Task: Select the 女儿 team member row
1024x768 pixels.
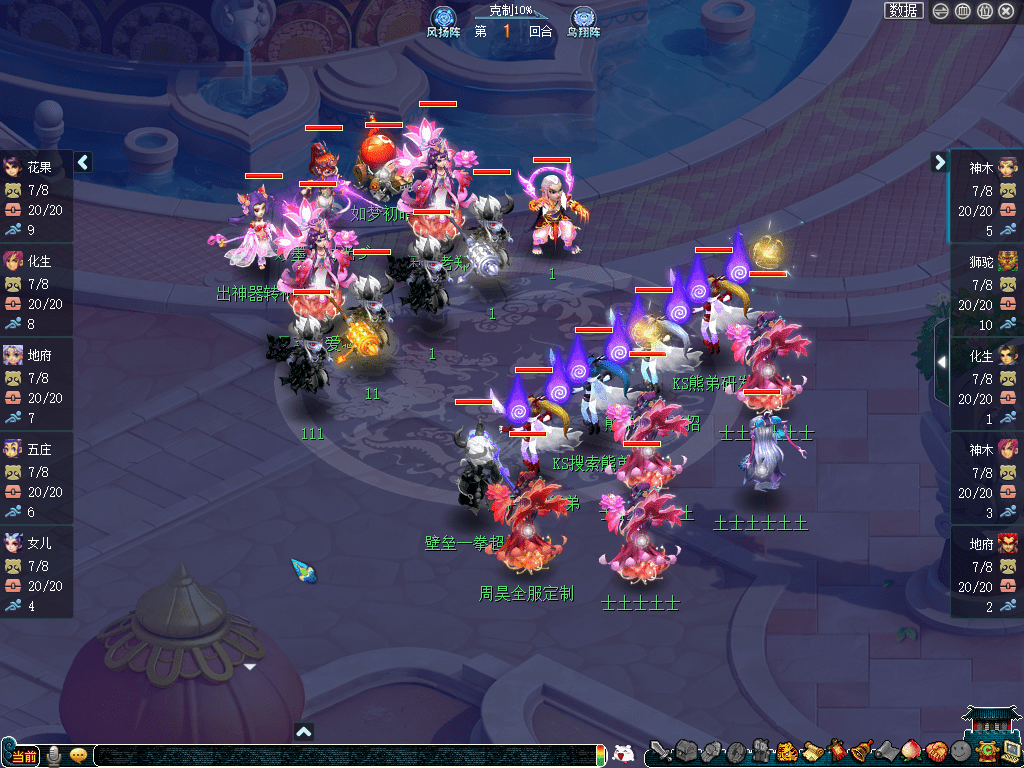Action: point(36,574)
